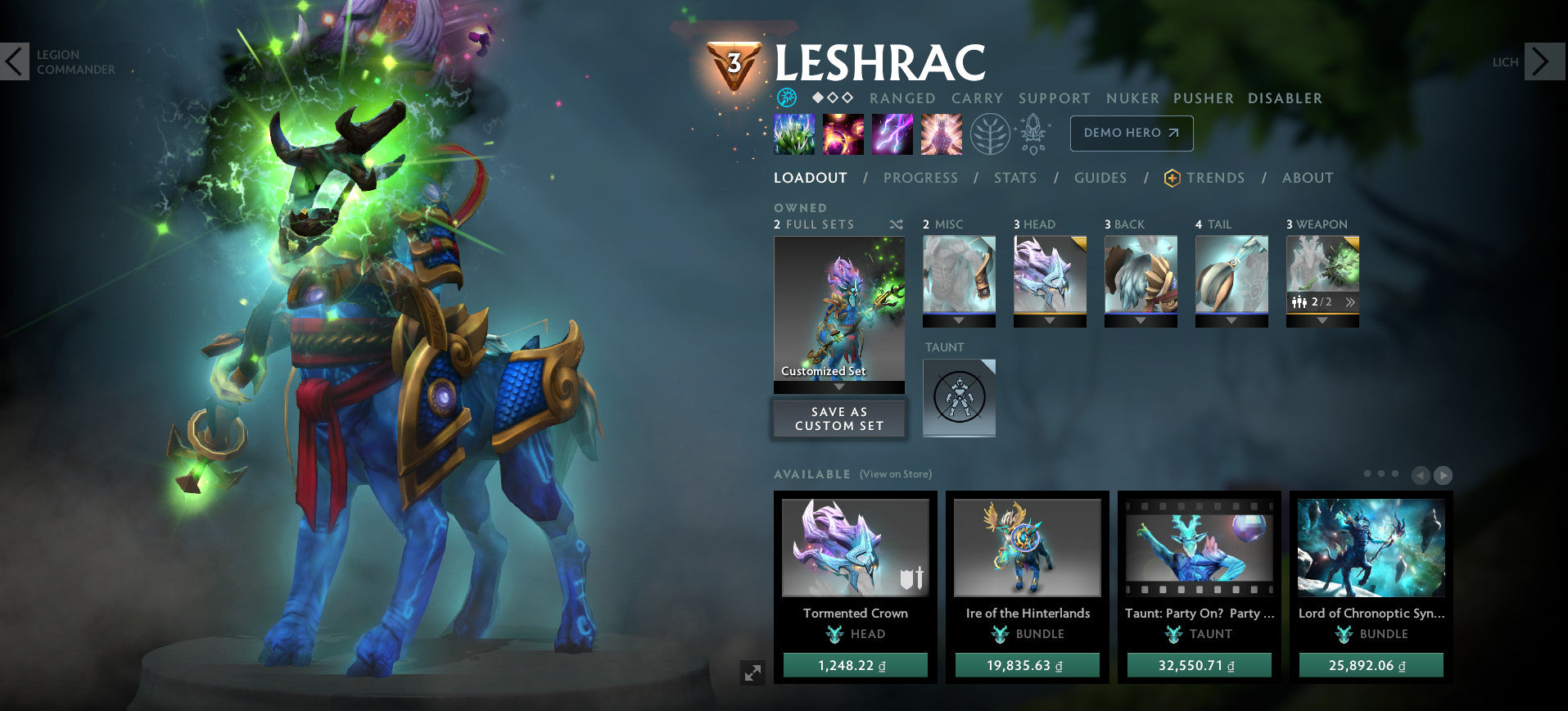Select the Tormented Crown thumbnail
Viewport: 1568px width, 711px height.
click(x=855, y=547)
